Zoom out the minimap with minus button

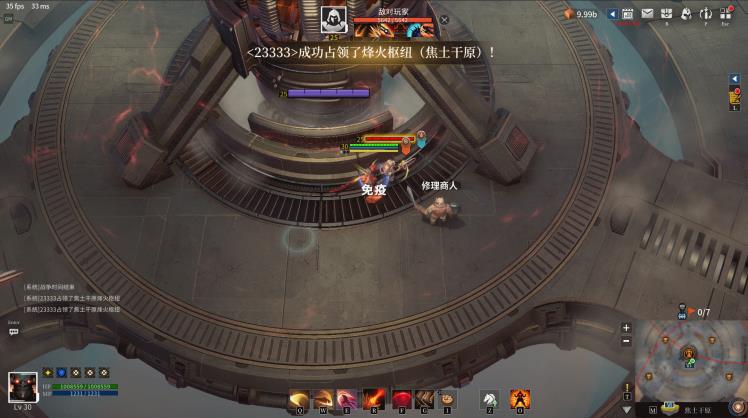[626, 341]
